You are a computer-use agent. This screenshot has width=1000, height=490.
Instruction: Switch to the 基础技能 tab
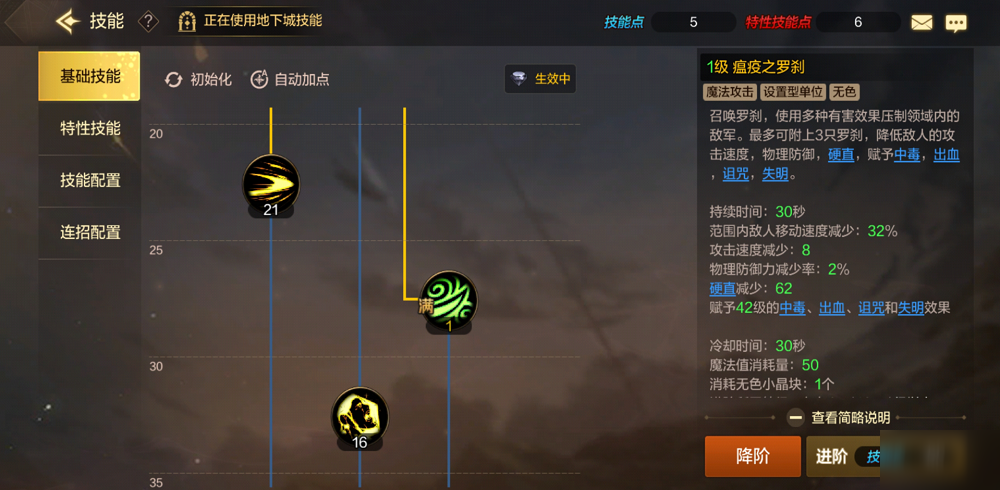coord(90,76)
